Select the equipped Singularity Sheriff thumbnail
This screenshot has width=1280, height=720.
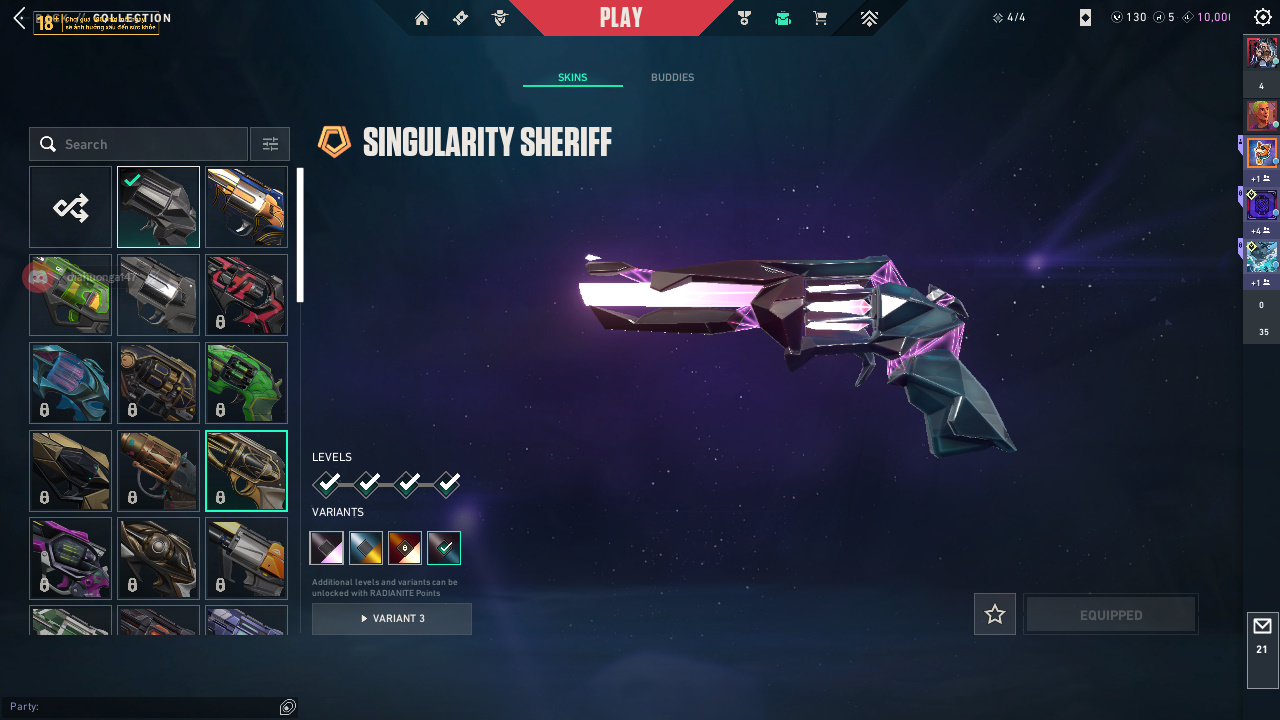pyautogui.click(x=158, y=207)
